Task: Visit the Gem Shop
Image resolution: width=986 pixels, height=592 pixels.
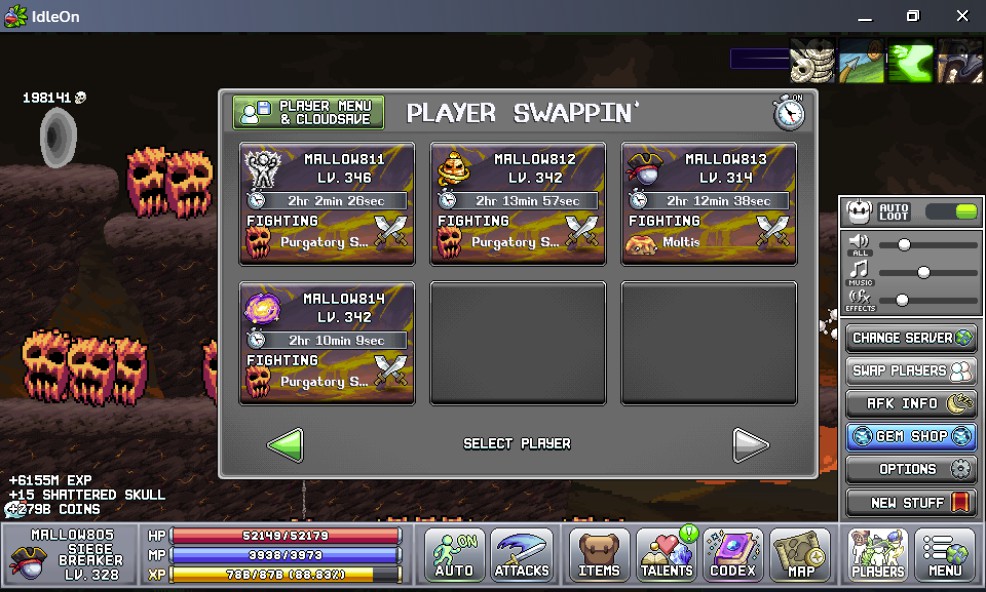Action: (x=910, y=437)
